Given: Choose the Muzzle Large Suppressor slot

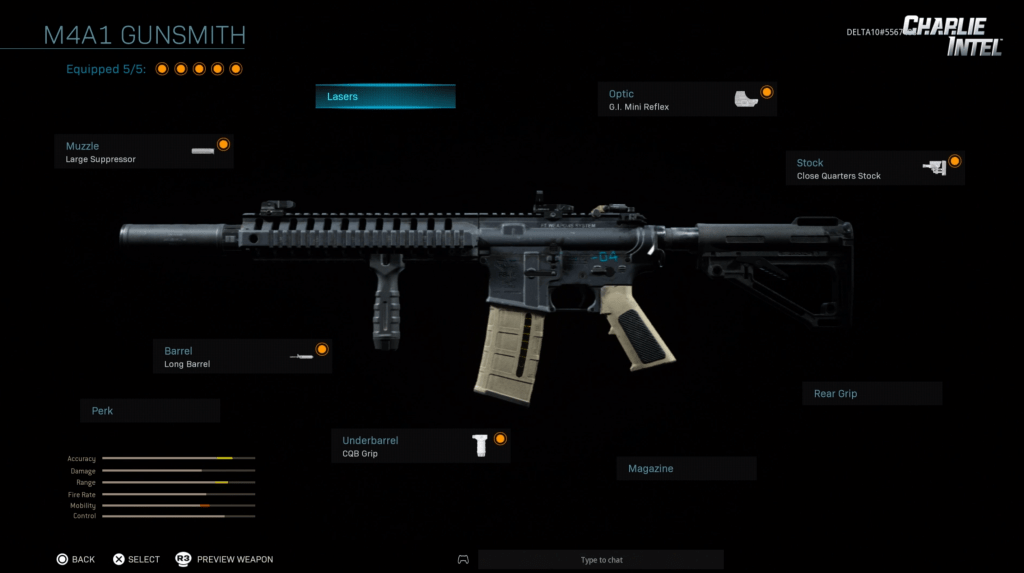Looking at the screenshot, I should [144, 152].
